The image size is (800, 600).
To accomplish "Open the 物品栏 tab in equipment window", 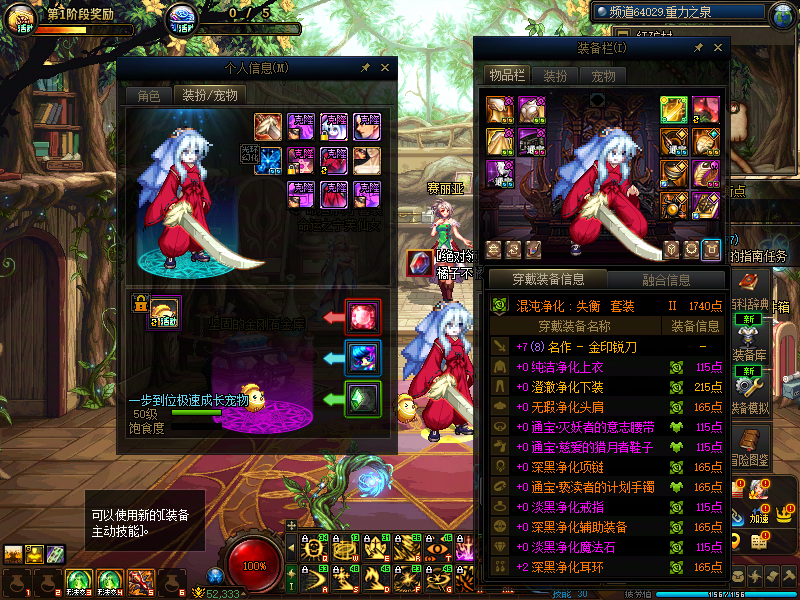I will (x=507, y=75).
